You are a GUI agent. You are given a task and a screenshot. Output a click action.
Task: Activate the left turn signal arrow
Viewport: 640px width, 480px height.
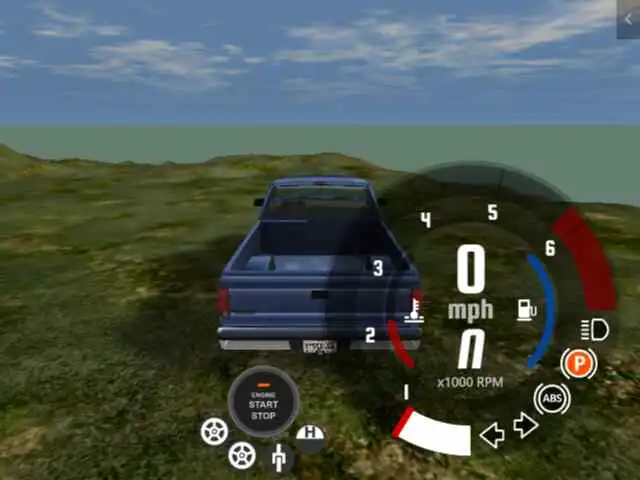coord(492,434)
